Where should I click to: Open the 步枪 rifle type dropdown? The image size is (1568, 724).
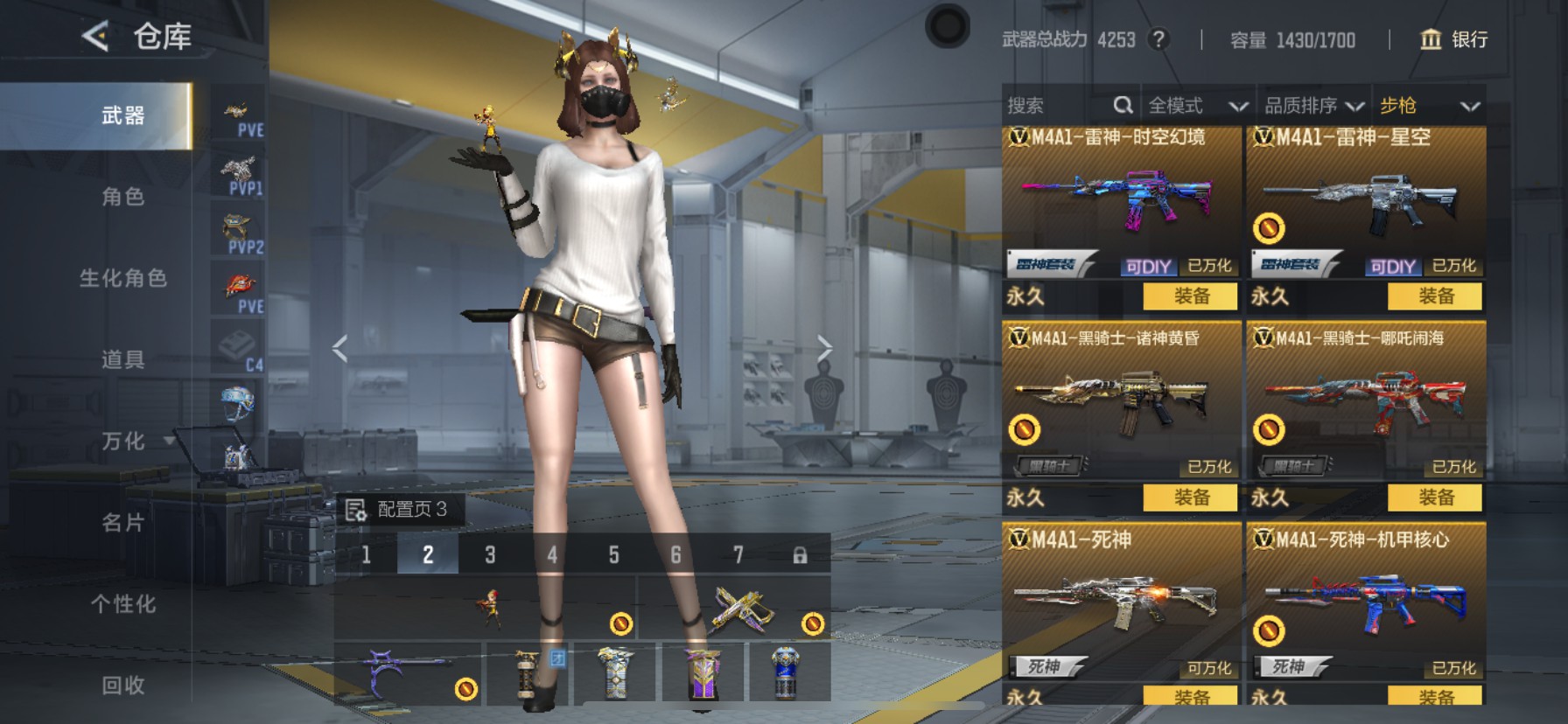click(1429, 106)
